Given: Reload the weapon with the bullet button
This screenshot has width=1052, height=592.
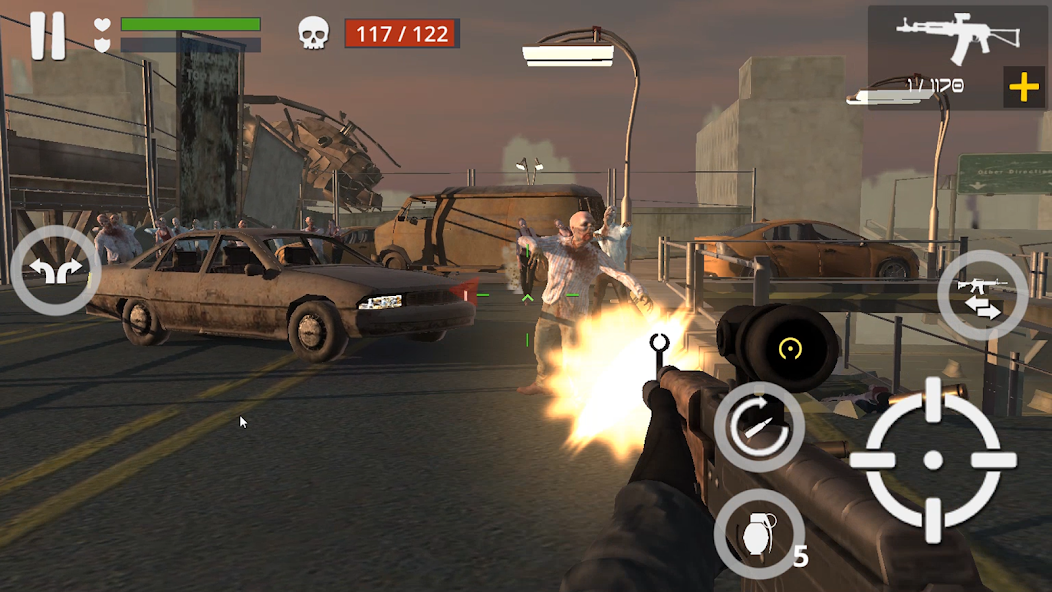Looking at the screenshot, I should (x=759, y=427).
